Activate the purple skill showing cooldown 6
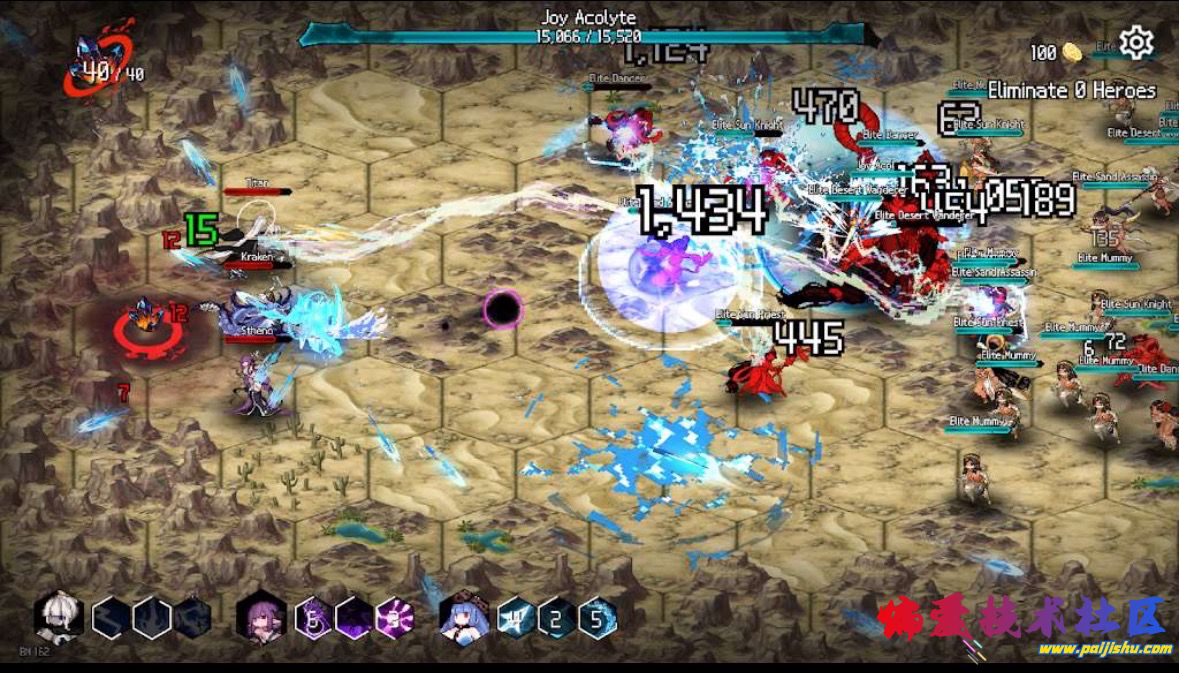1179x673 pixels. 313,618
